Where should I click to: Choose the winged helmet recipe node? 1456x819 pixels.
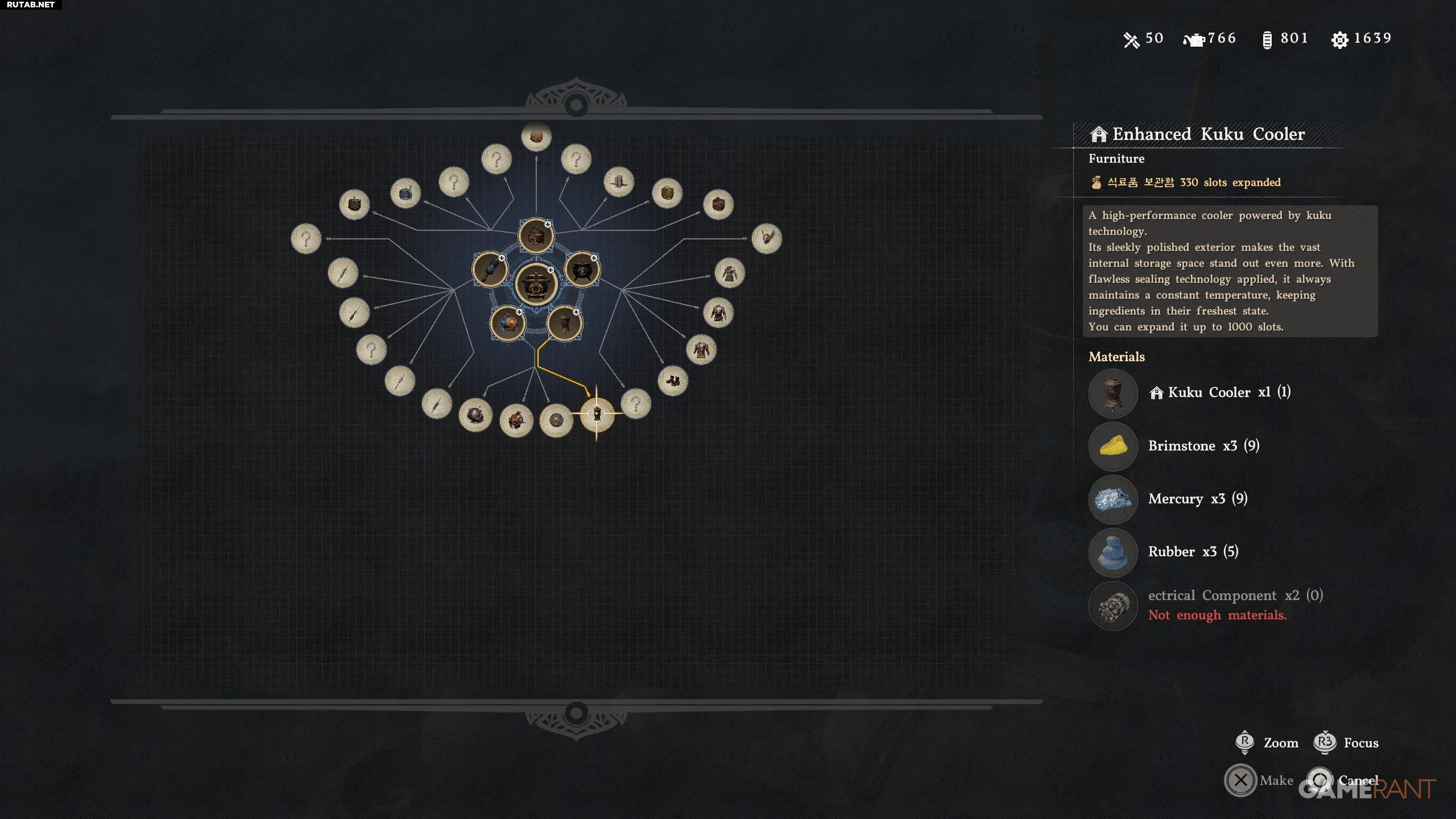click(x=766, y=238)
